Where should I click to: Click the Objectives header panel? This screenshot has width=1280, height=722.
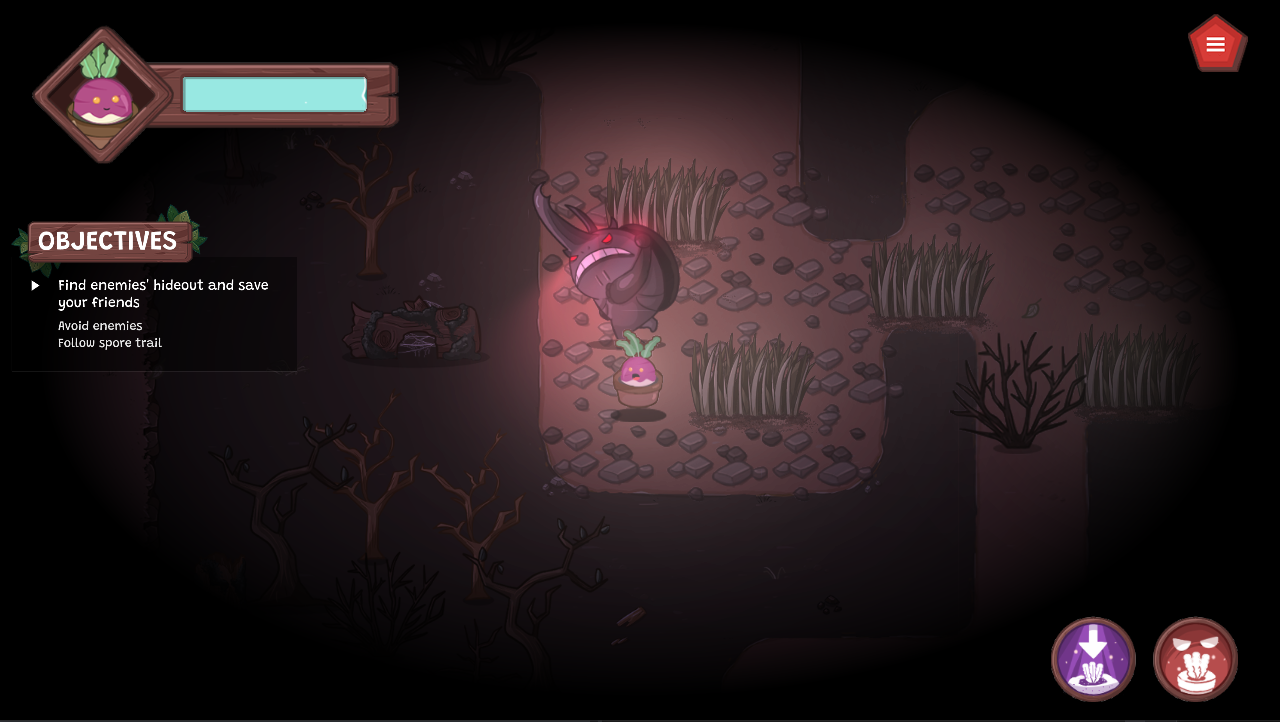click(108, 241)
